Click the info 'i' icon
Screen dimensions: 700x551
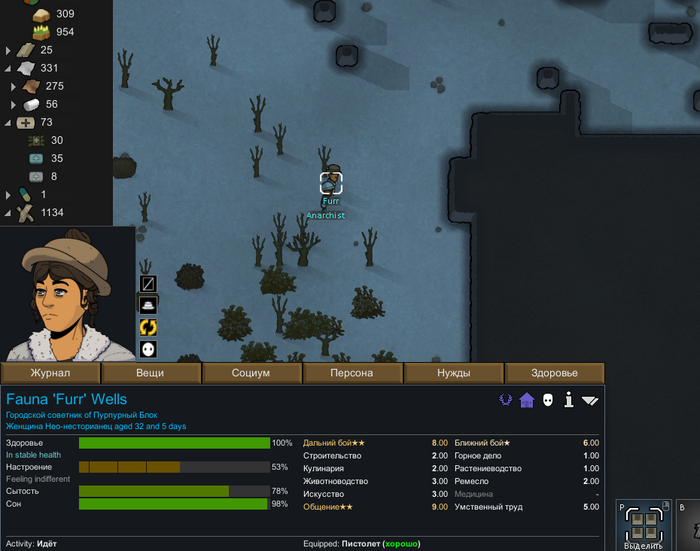pos(569,400)
